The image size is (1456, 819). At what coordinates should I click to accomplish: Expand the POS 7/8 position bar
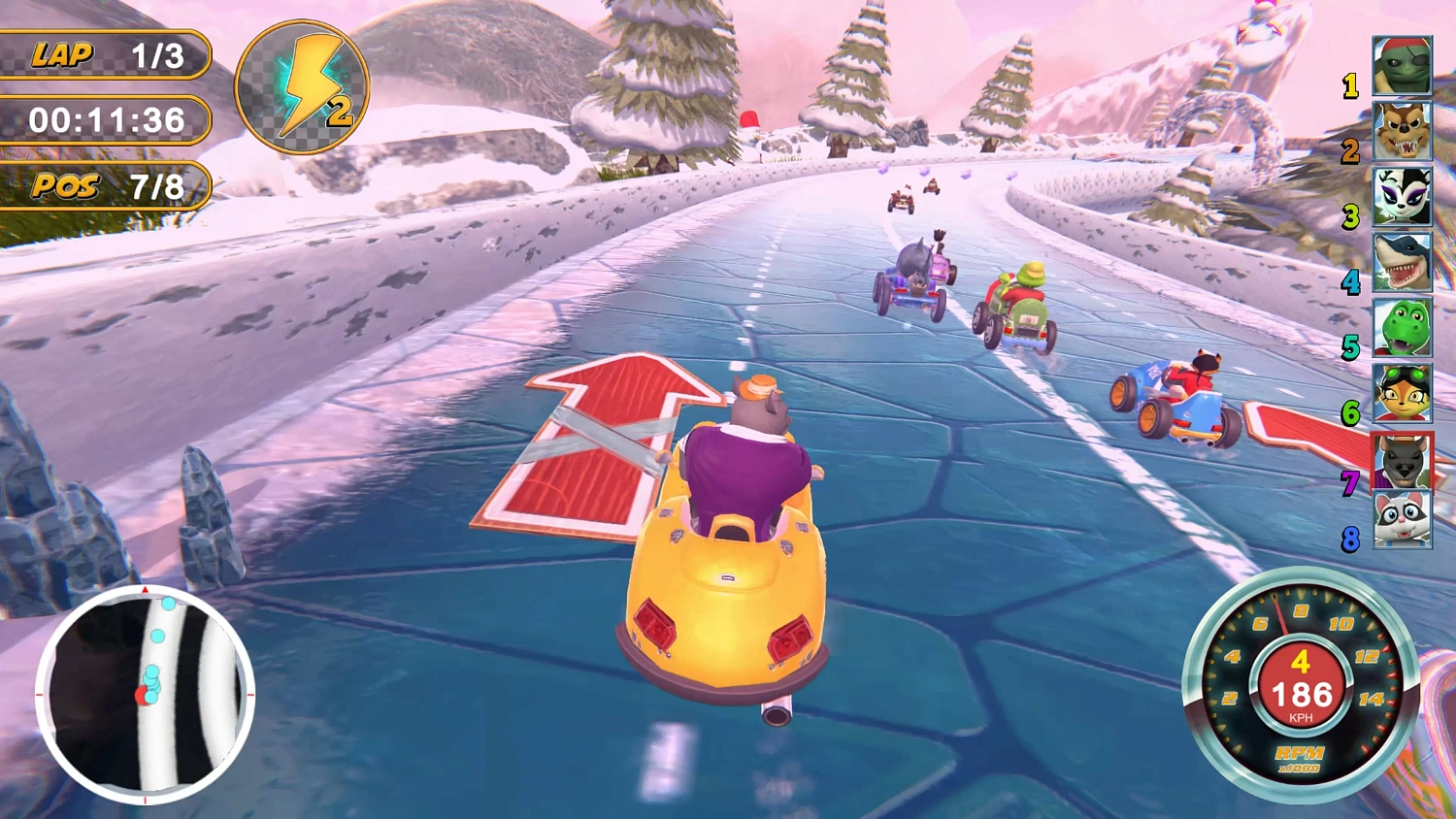[105, 185]
